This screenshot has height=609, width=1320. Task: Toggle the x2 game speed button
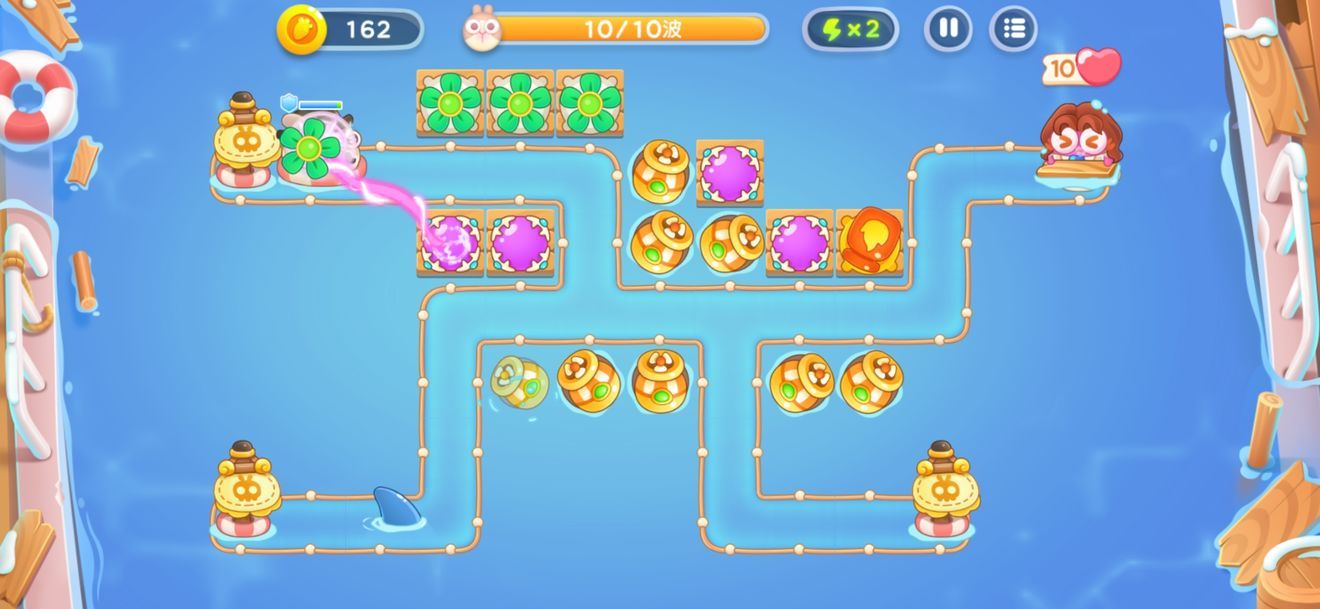point(850,29)
